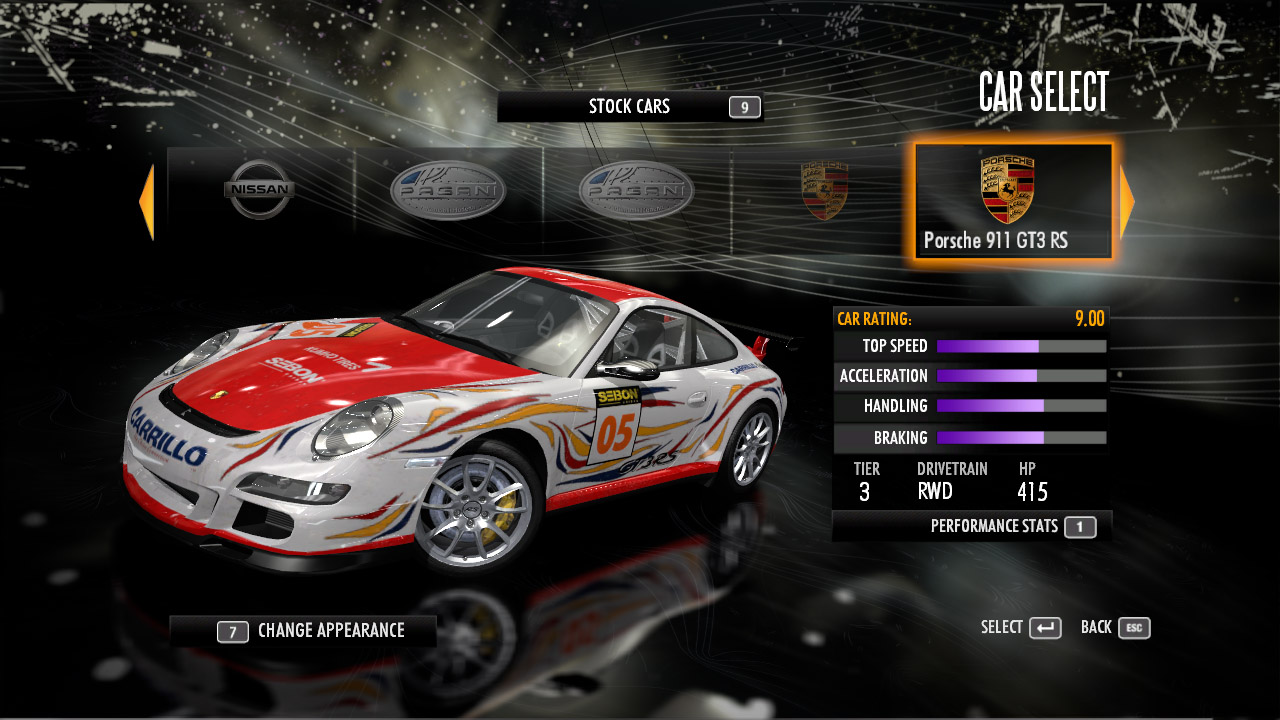Go back using the Back button

(1115, 628)
